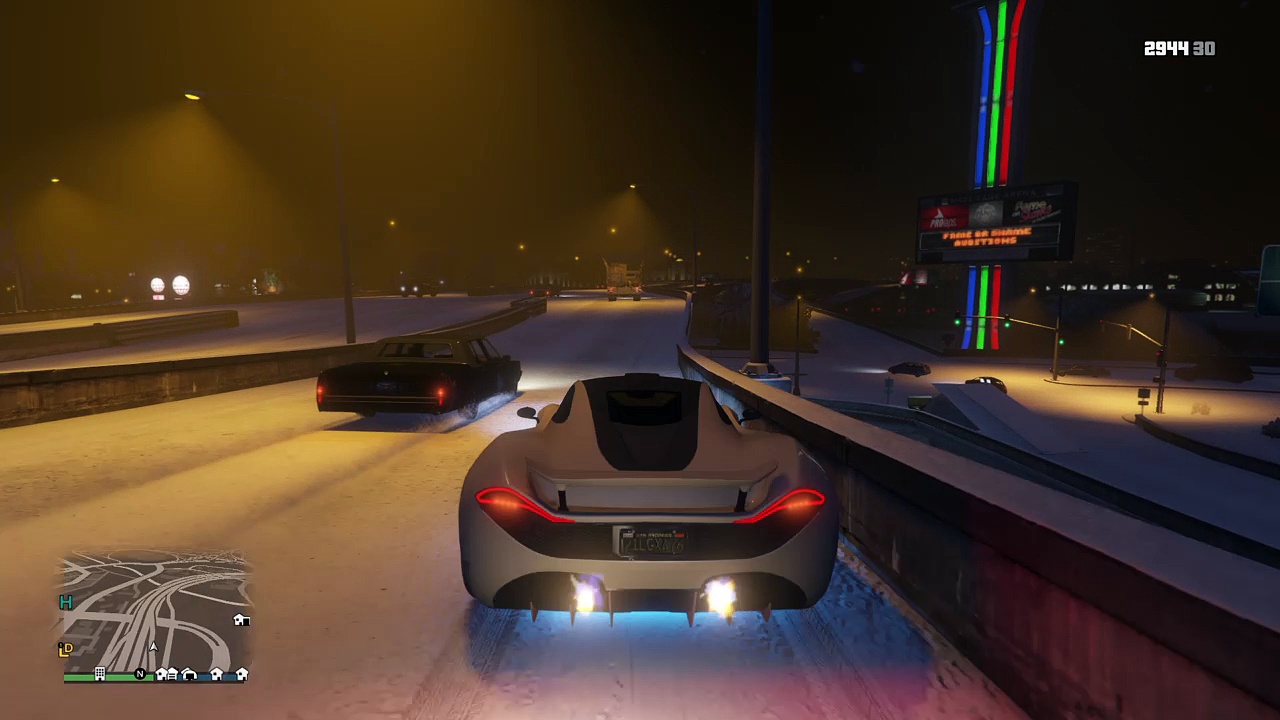The width and height of the screenshot is (1280, 720).
Task: Select the teal H marker on minimap
Action: click(66, 602)
